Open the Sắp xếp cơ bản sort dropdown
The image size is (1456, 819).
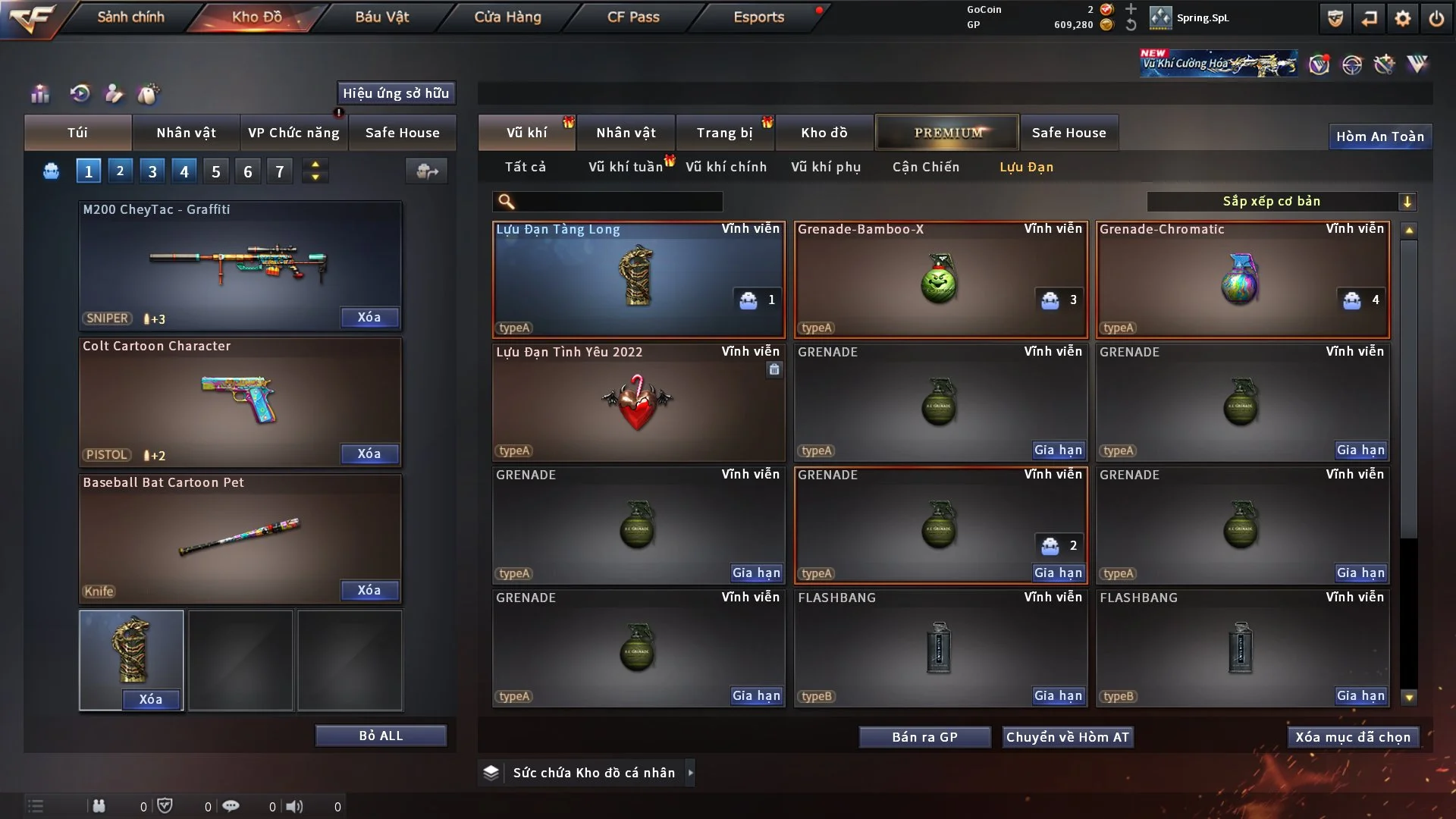click(x=1282, y=201)
